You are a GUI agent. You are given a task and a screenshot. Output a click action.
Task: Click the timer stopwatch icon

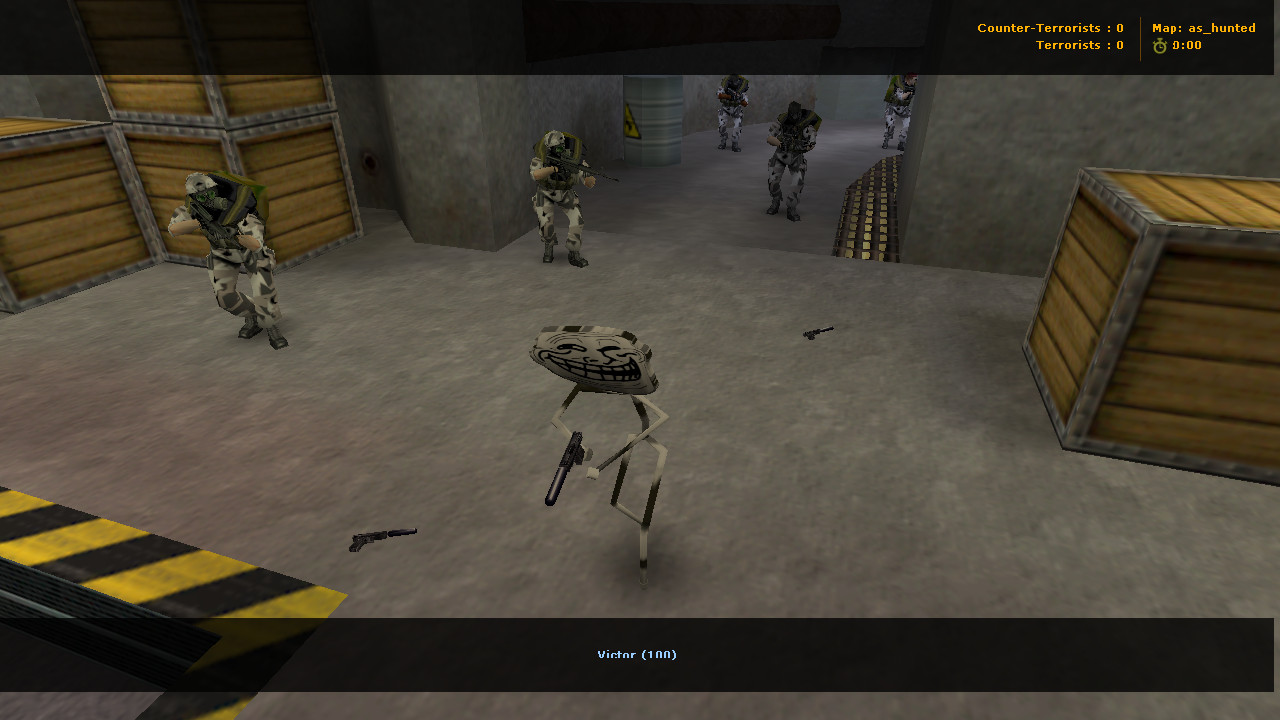point(1159,45)
